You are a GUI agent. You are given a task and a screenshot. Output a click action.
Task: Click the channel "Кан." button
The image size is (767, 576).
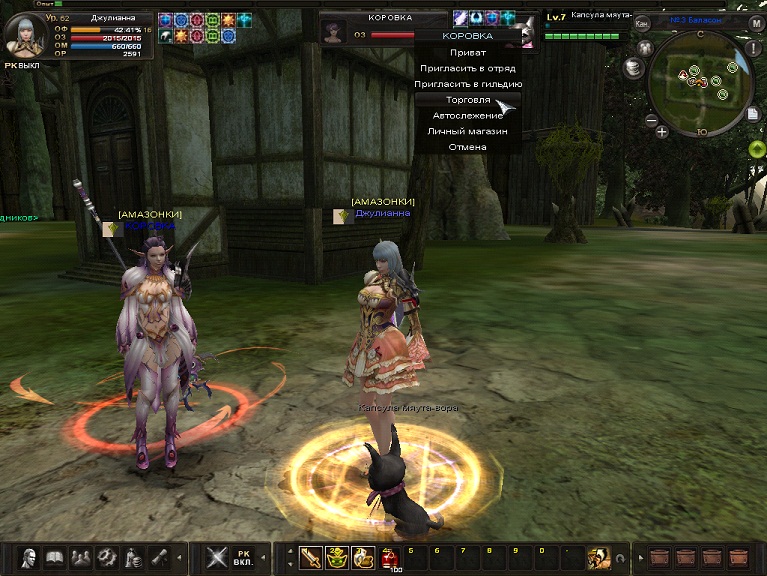click(642, 22)
